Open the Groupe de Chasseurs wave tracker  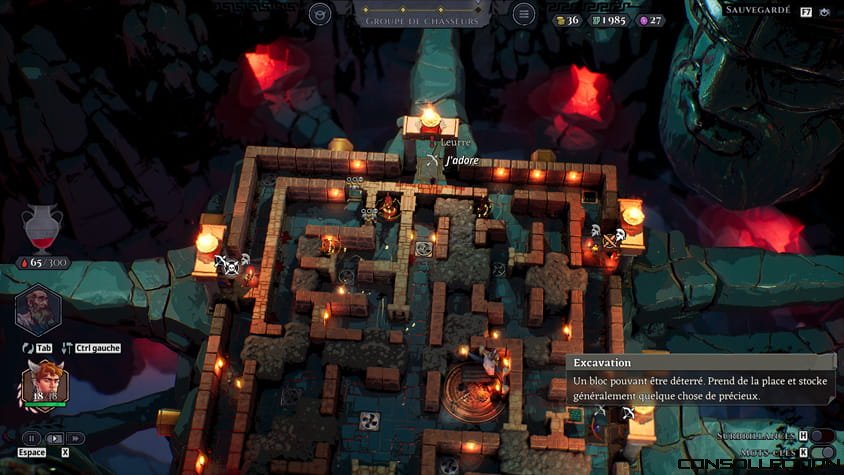coord(421,14)
